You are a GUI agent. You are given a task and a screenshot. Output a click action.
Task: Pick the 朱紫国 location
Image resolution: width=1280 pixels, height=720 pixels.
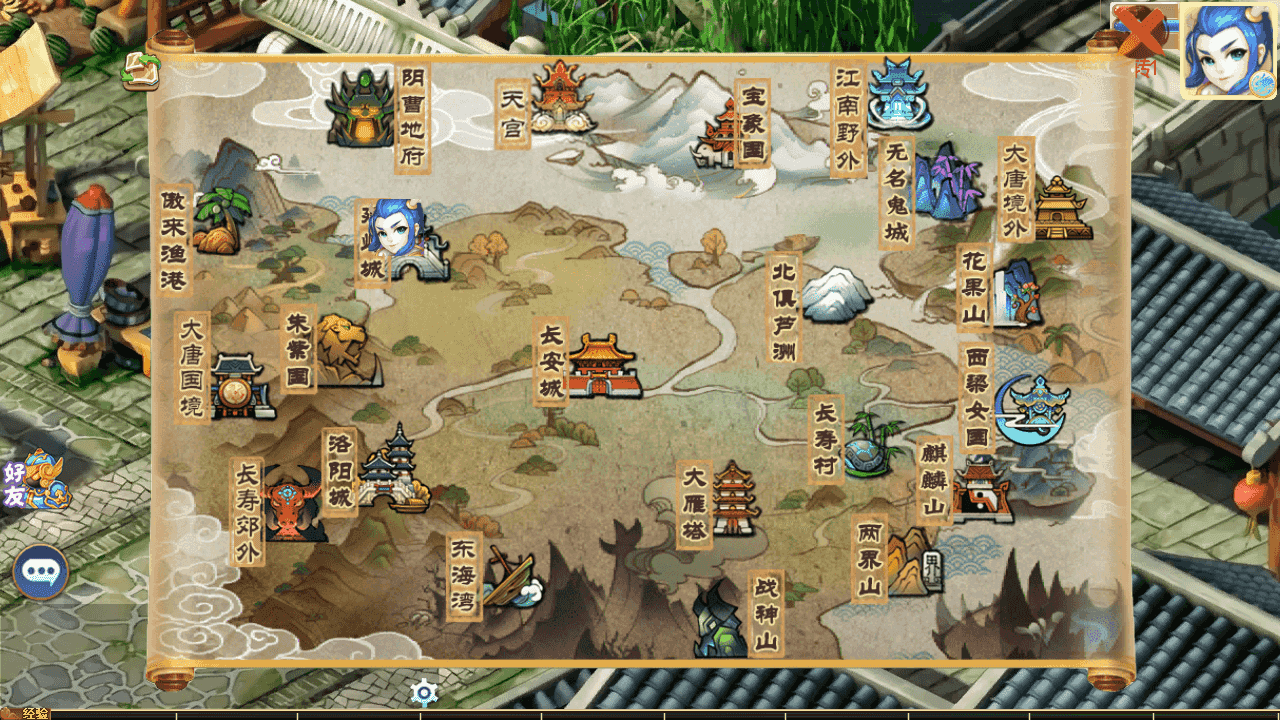click(x=343, y=350)
